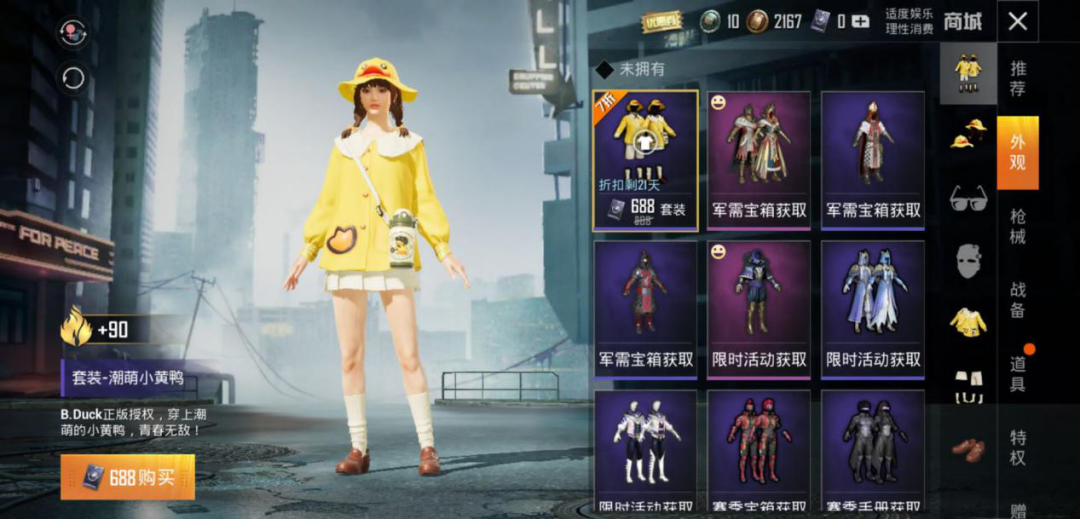Viewport: 1080px width, 519px height.
Task: Tap the rotate character preview icon
Action: 74,78
